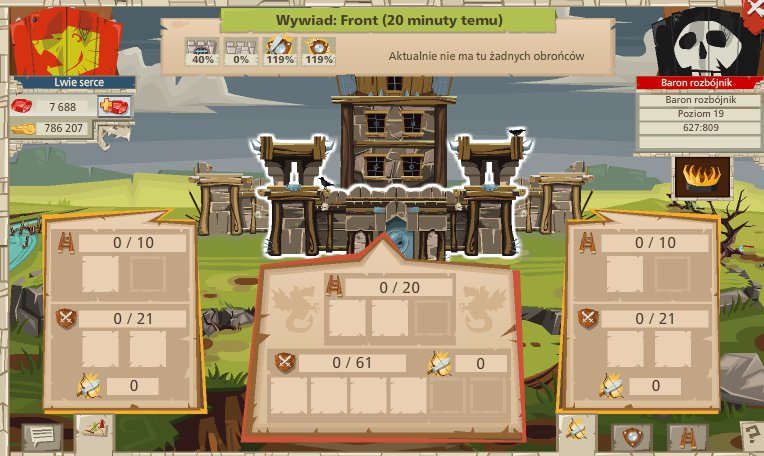Open the help question mark button
This screenshot has width=764, height=456.
tap(749, 434)
